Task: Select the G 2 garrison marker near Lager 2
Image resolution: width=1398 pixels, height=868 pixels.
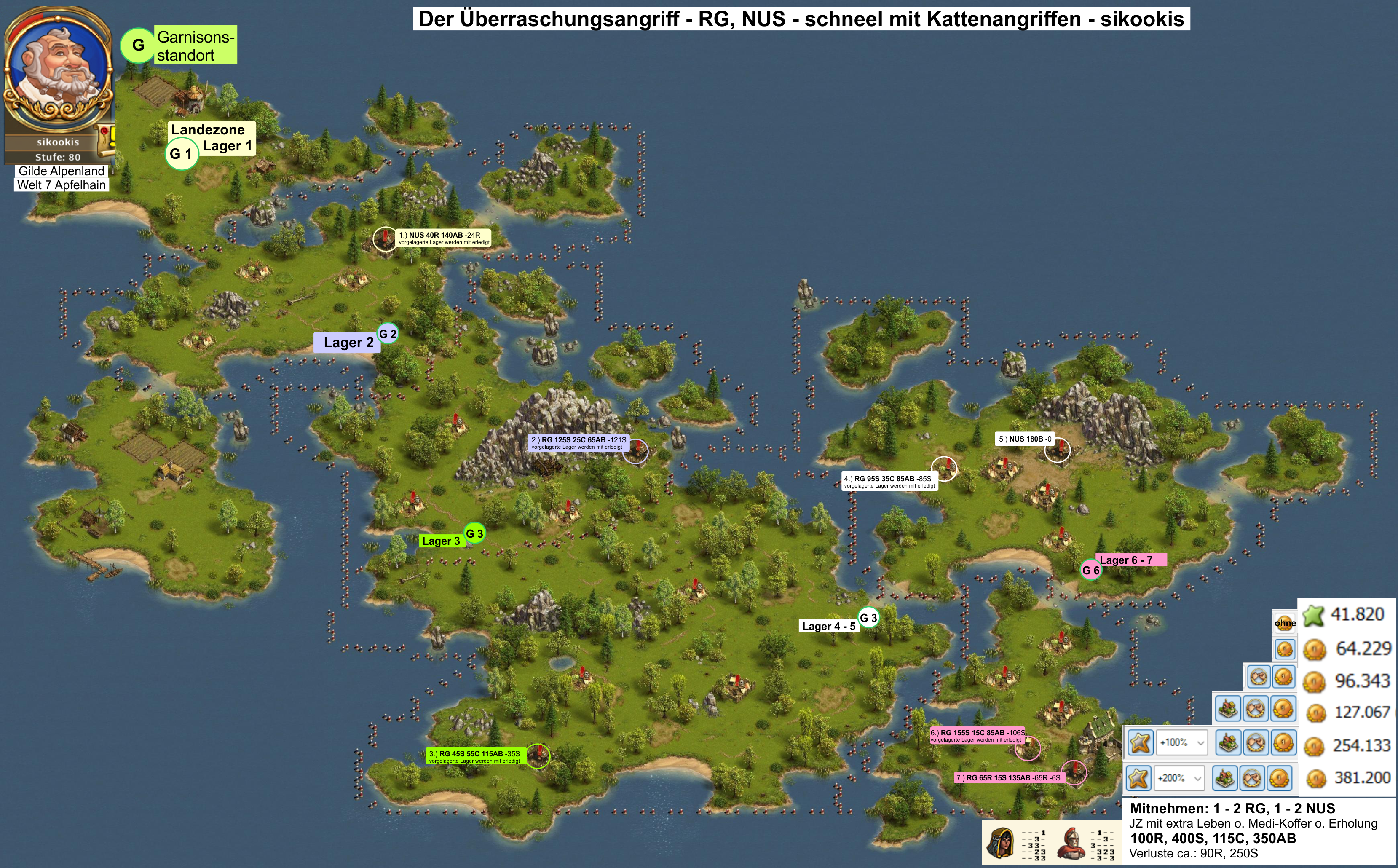Action: pos(387,334)
